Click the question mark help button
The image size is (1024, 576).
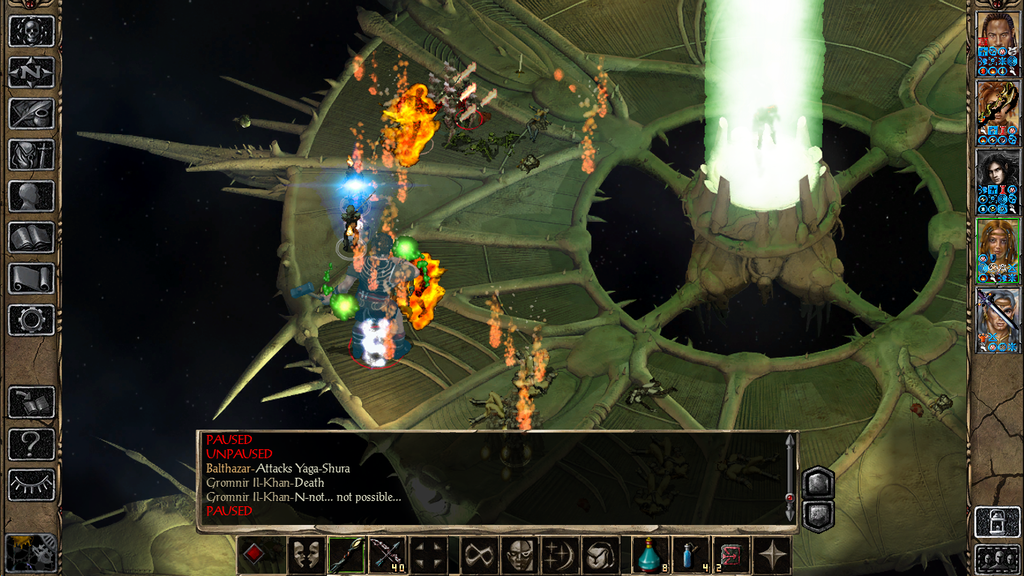coord(31,443)
